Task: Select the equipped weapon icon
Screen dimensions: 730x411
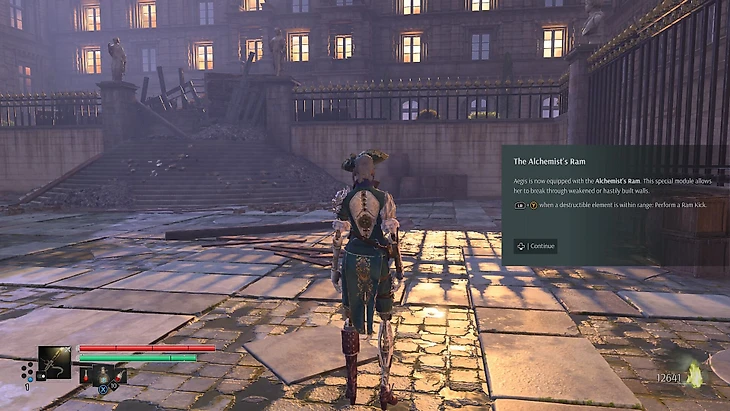Action: click(x=54, y=363)
